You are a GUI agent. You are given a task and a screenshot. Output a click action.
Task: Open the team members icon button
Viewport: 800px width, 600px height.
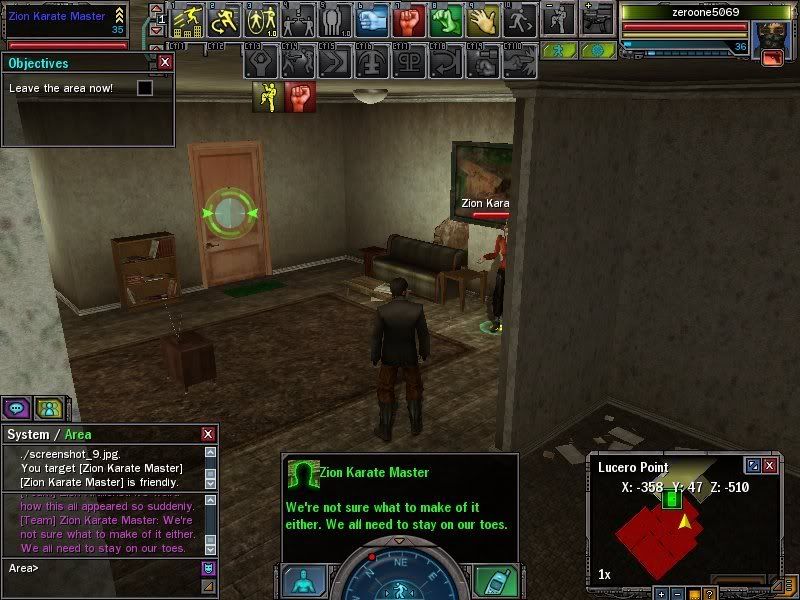coord(47,408)
